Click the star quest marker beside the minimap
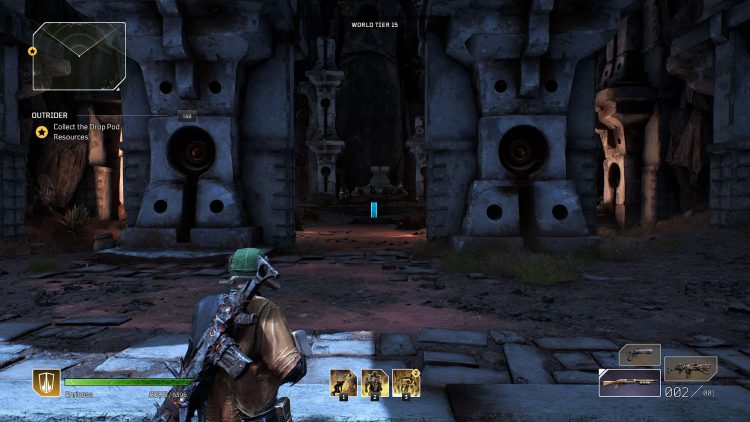 pos(32,51)
